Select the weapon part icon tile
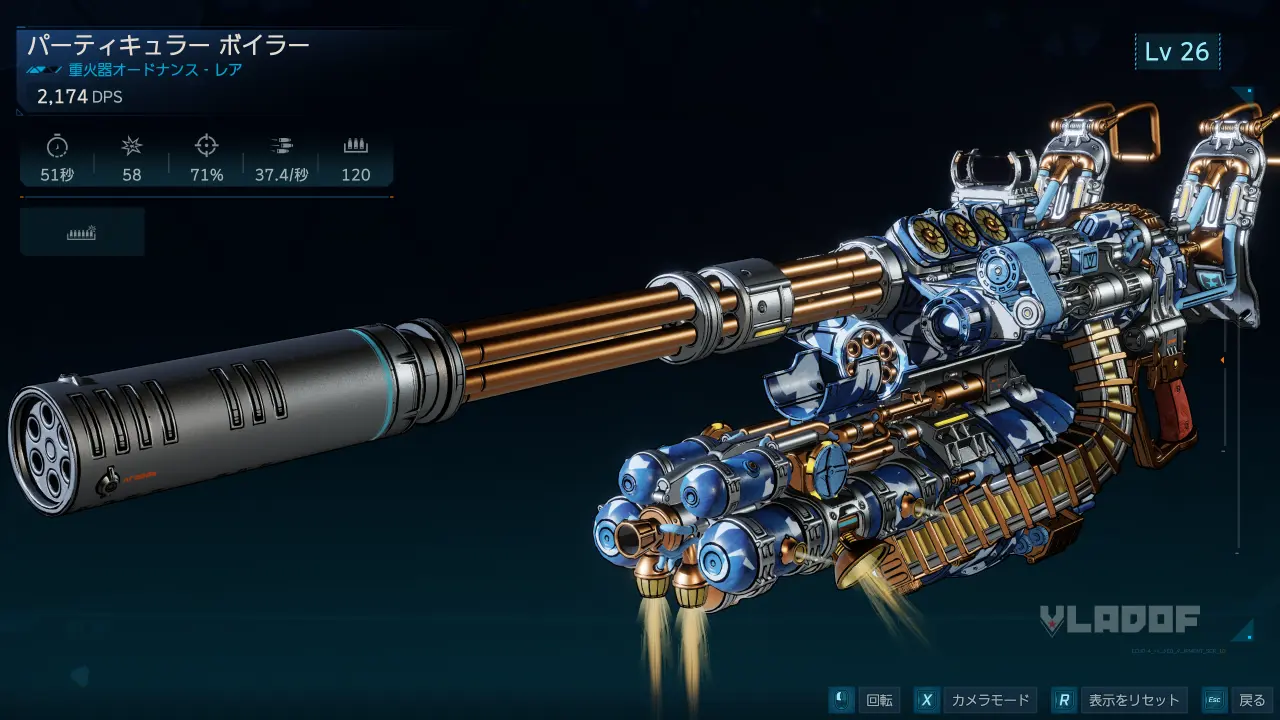This screenshot has height=720, width=1280. coord(82,232)
